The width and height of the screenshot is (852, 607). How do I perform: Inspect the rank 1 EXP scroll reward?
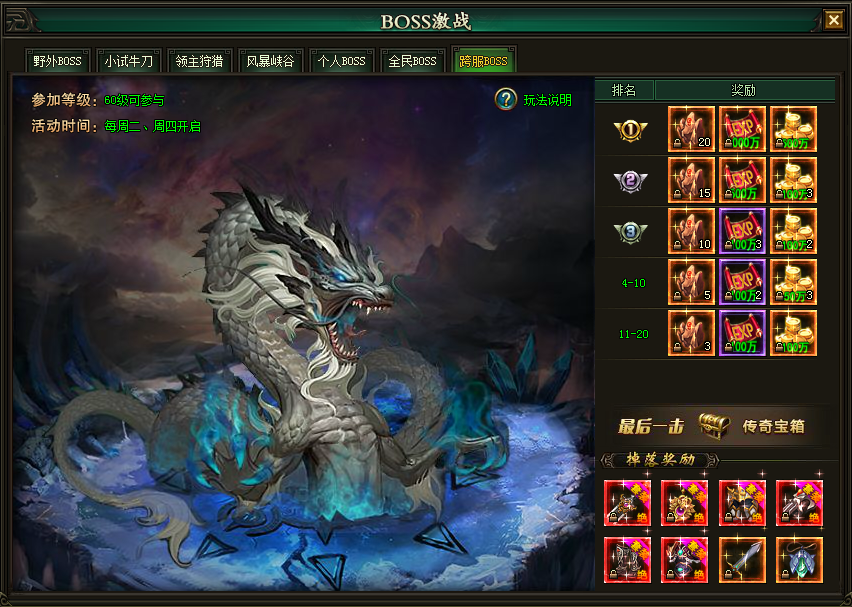point(742,129)
